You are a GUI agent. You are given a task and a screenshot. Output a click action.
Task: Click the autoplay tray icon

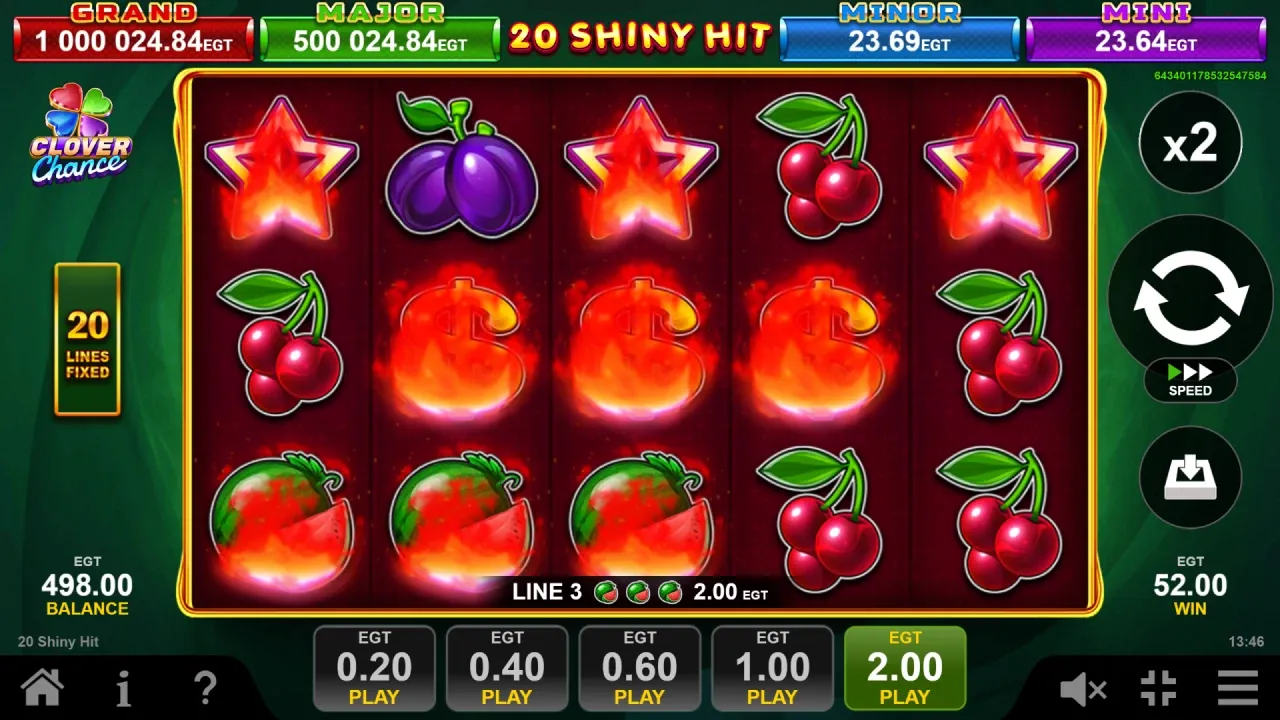[x=1189, y=477]
